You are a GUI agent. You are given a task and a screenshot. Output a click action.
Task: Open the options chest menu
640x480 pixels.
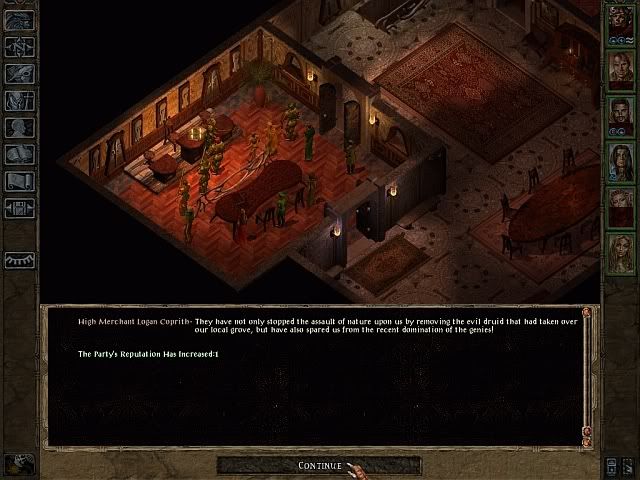pyautogui.click(x=20, y=208)
